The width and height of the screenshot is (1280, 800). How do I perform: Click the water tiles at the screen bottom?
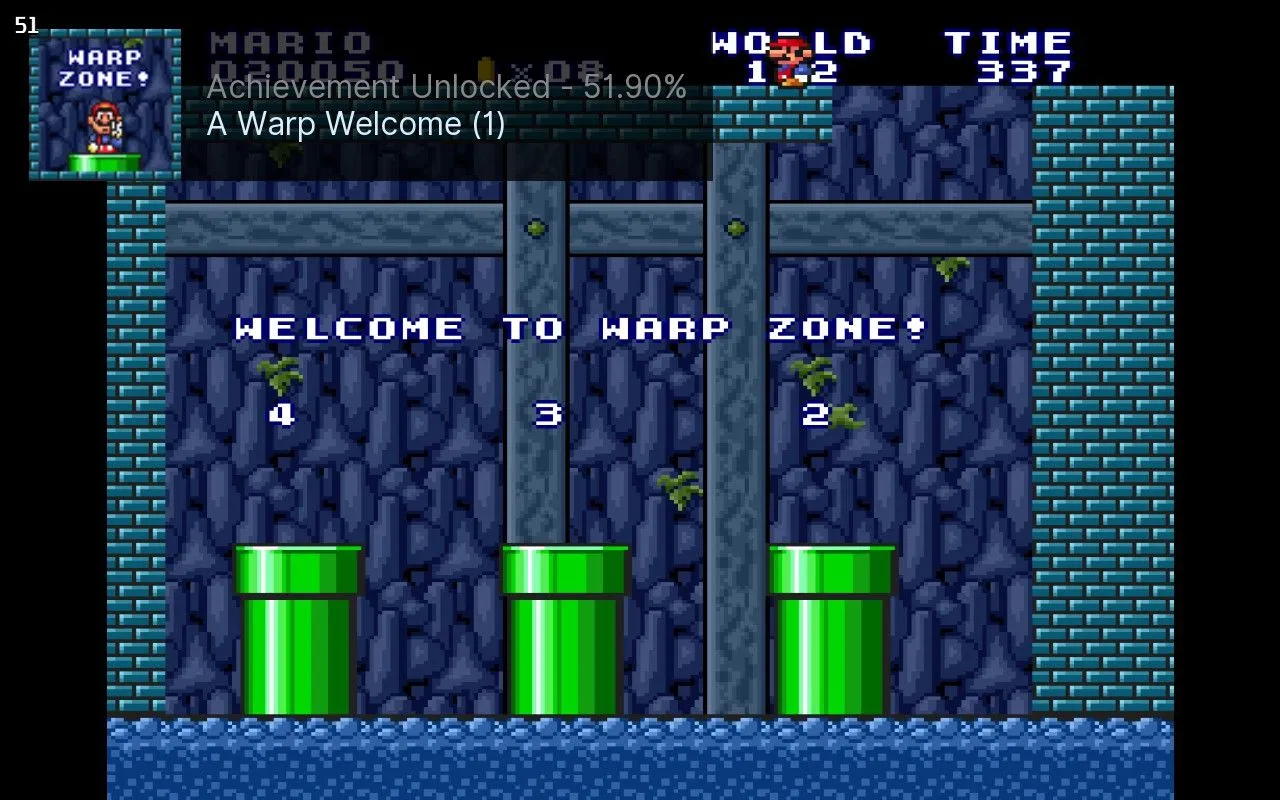640,760
